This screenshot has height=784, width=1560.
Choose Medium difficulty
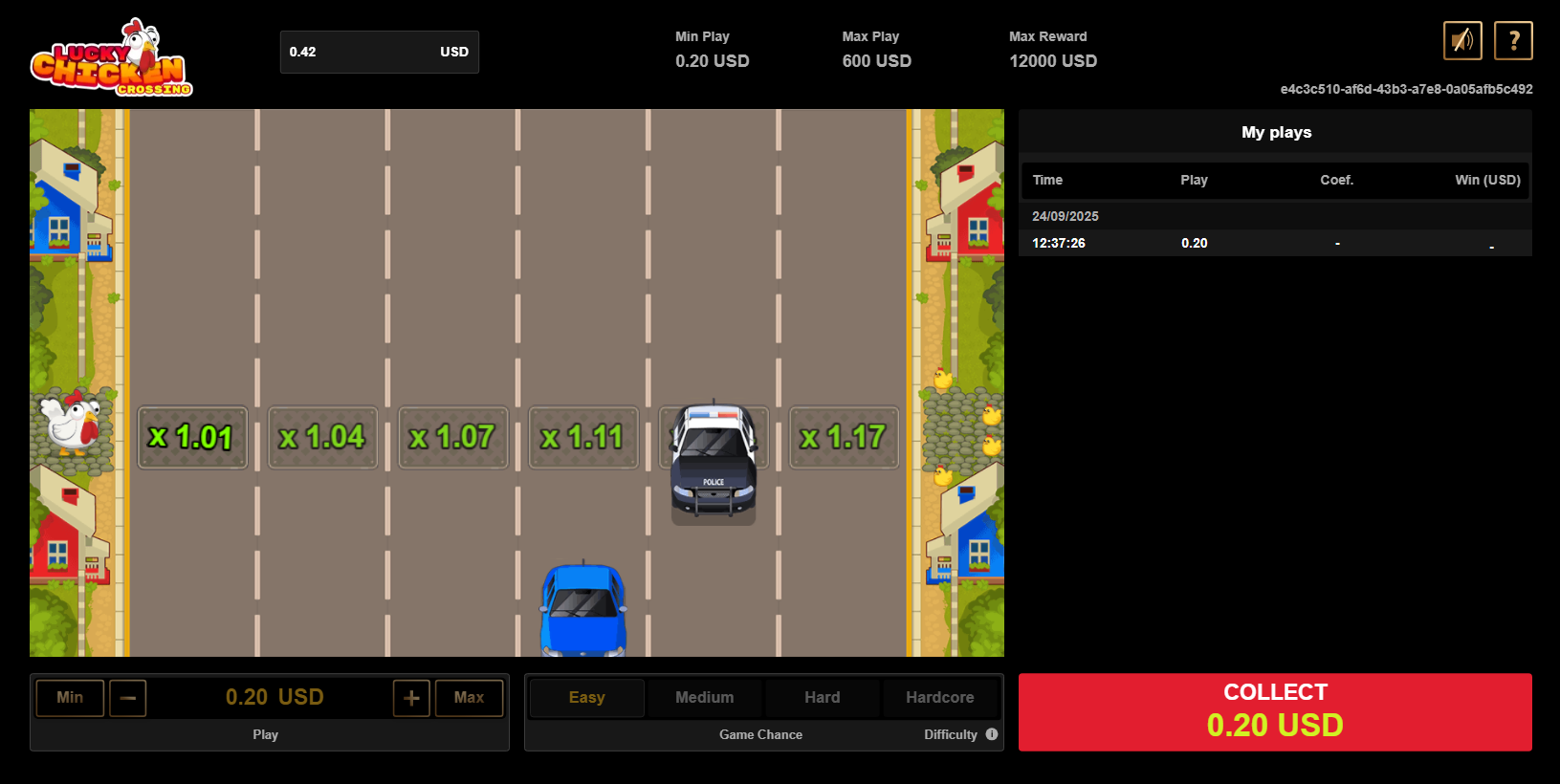click(x=704, y=698)
